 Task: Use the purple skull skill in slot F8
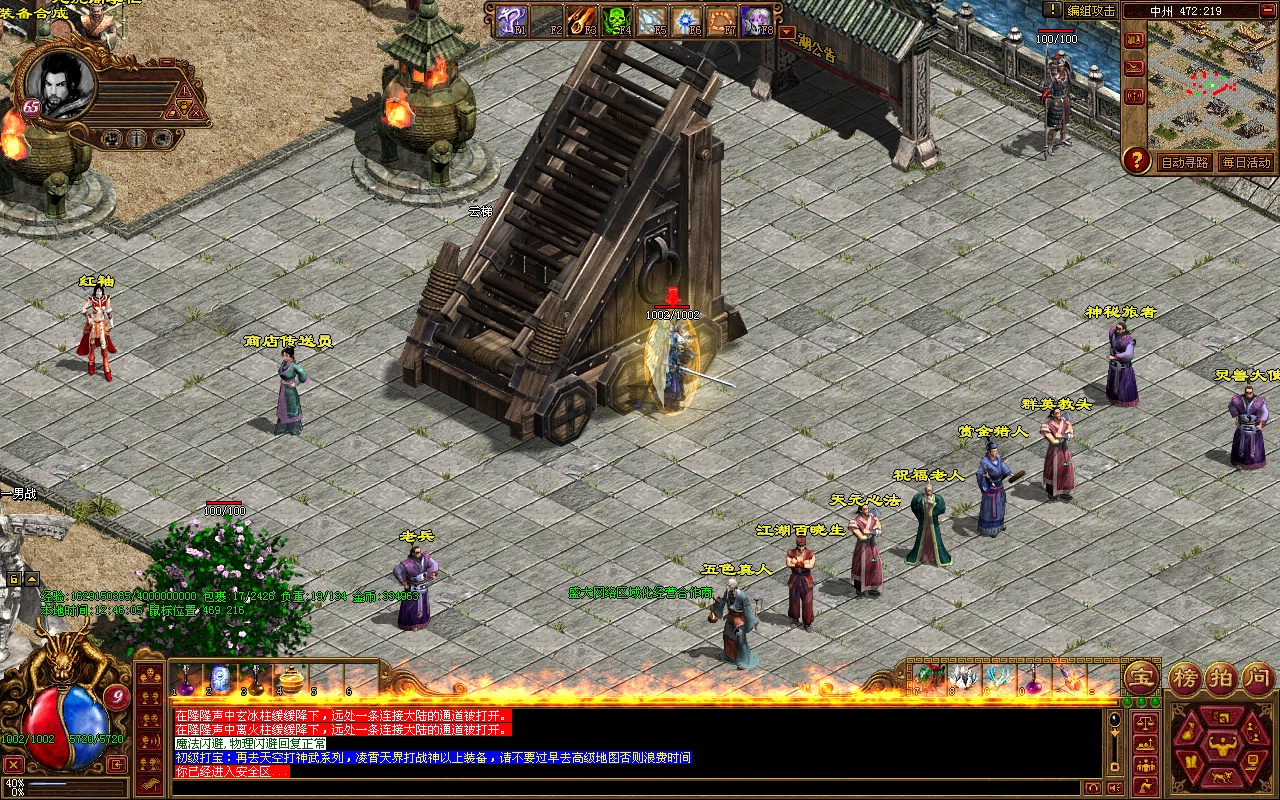[x=757, y=20]
